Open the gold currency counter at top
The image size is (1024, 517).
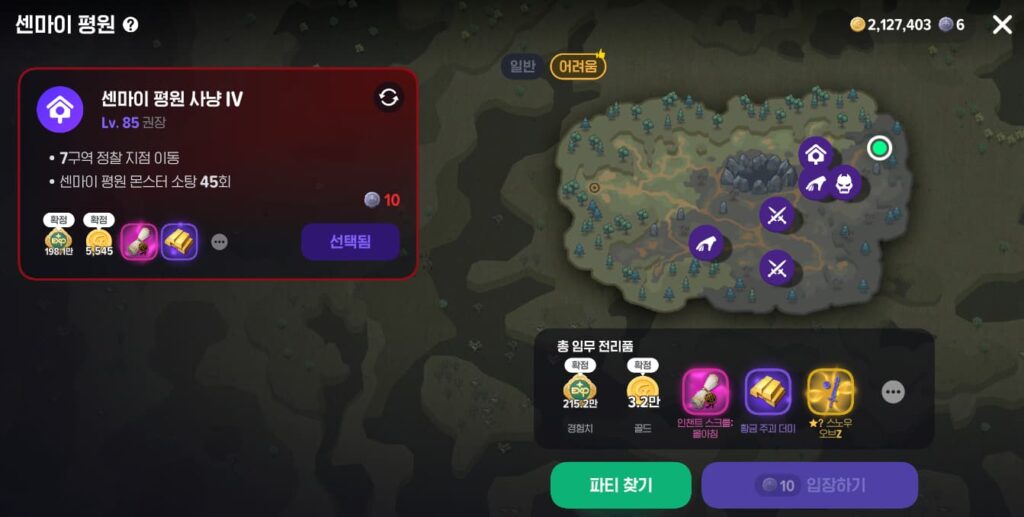point(890,25)
